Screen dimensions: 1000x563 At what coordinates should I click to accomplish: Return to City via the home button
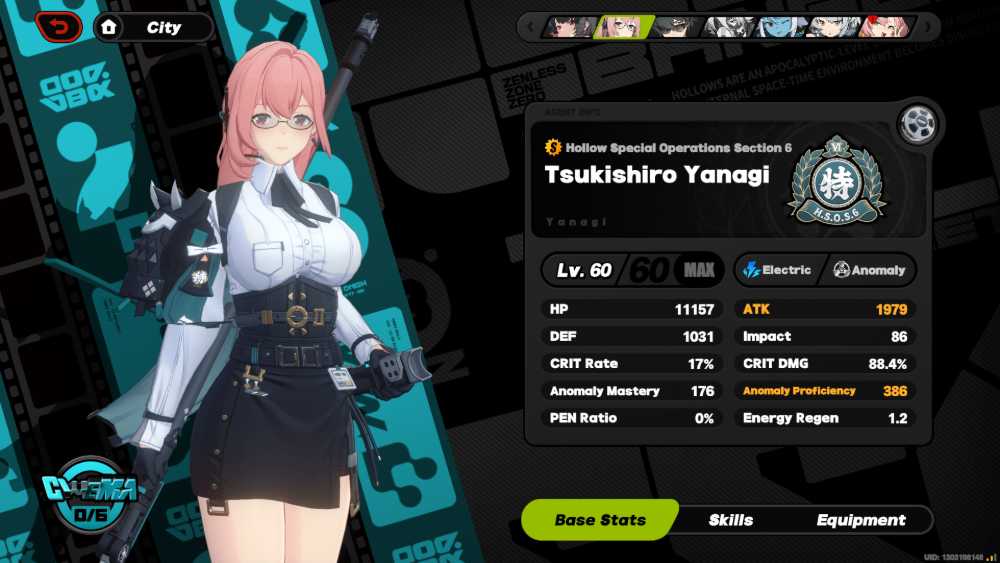point(108,28)
